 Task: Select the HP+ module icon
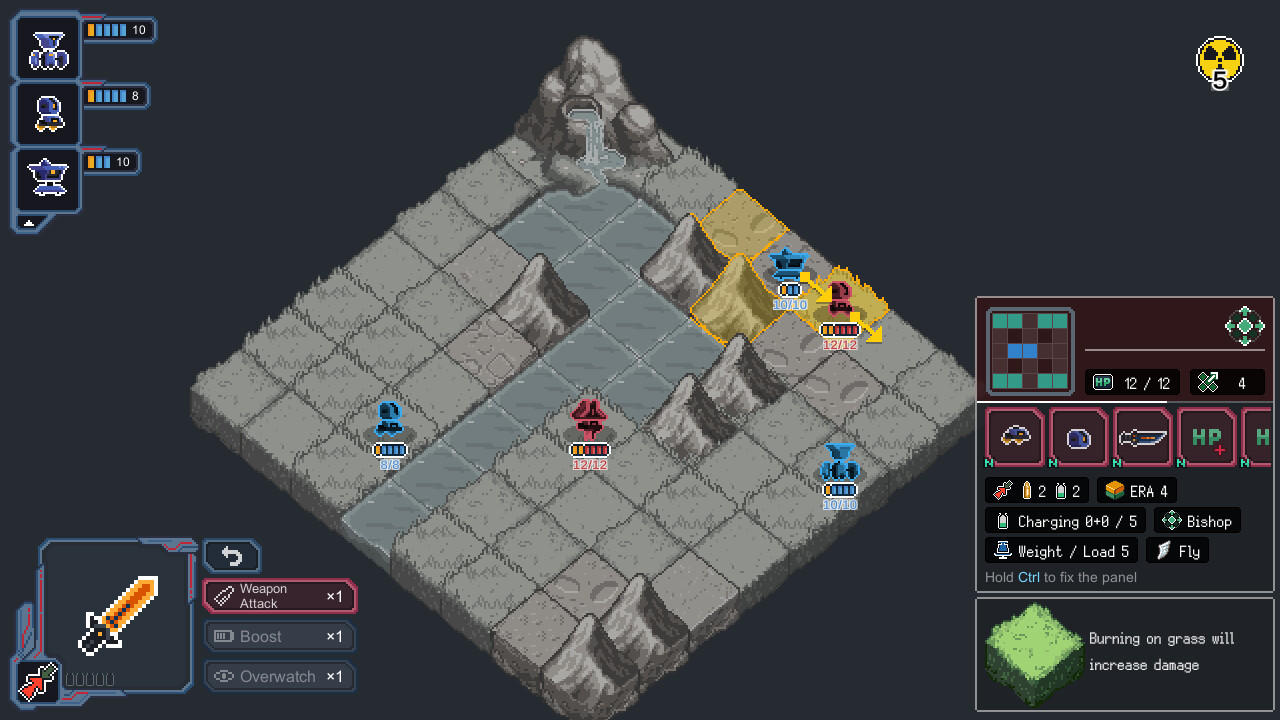[1207, 437]
